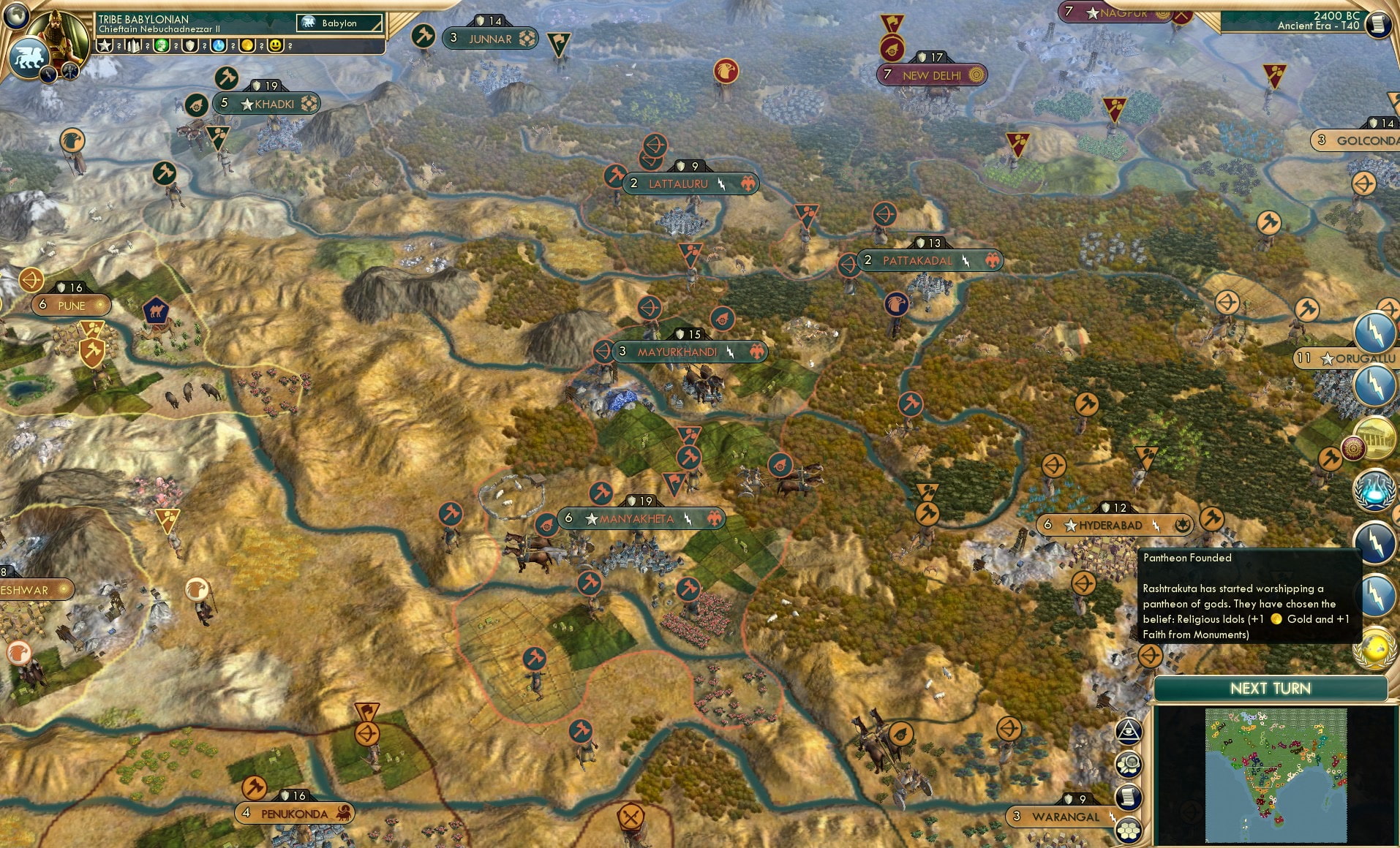This screenshot has width=1400, height=848.
Task: Open the Manyakheta city banner
Action: coord(641,519)
